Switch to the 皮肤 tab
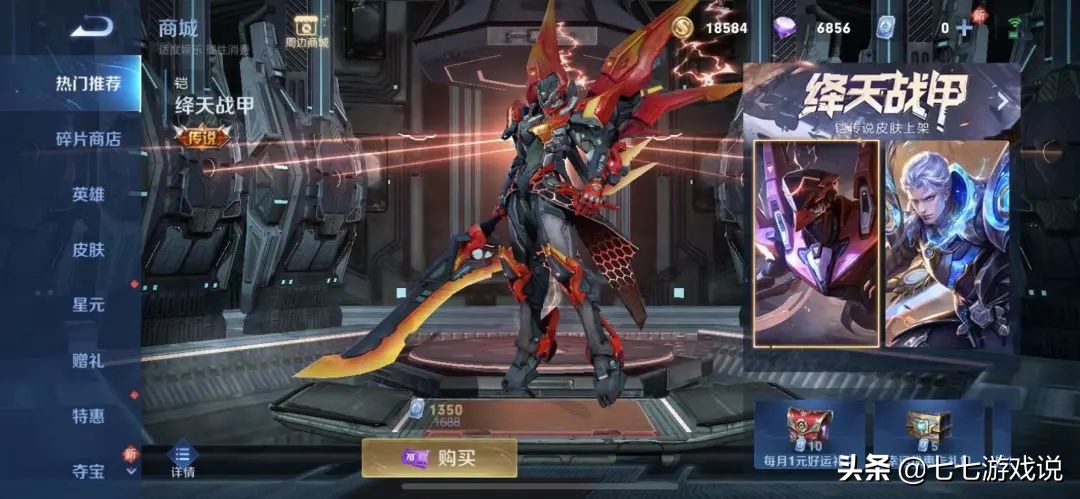The height and width of the screenshot is (499, 1080). point(88,250)
